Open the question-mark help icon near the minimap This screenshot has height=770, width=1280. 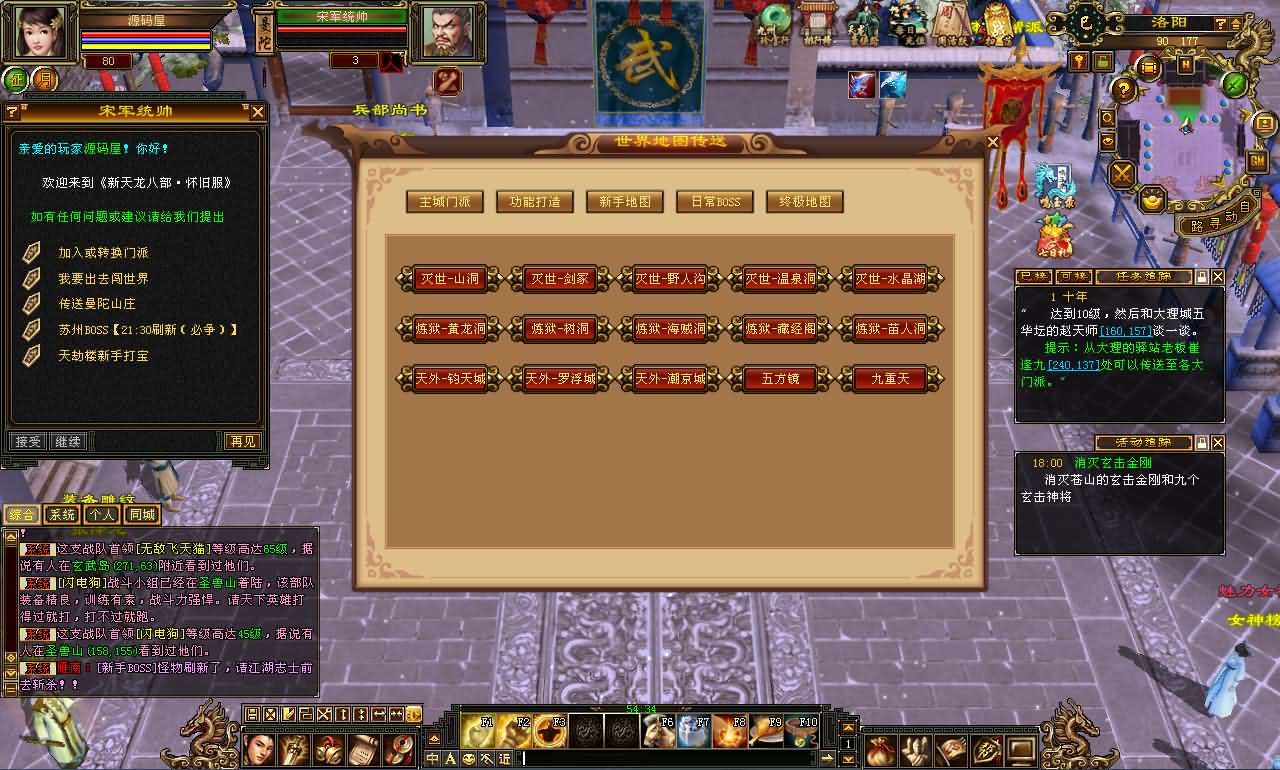click(x=1122, y=90)
